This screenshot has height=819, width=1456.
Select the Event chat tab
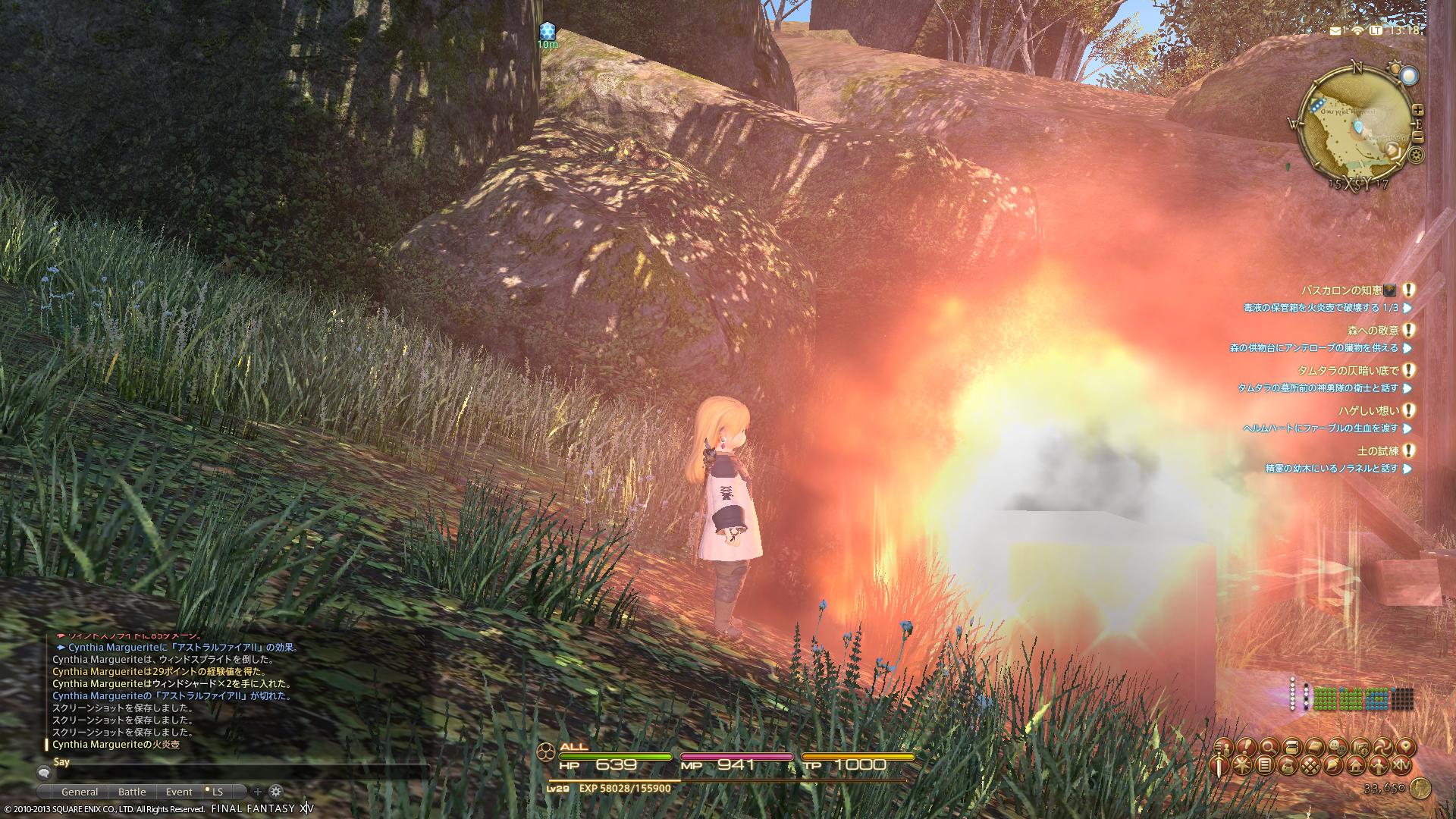(179, 792)
